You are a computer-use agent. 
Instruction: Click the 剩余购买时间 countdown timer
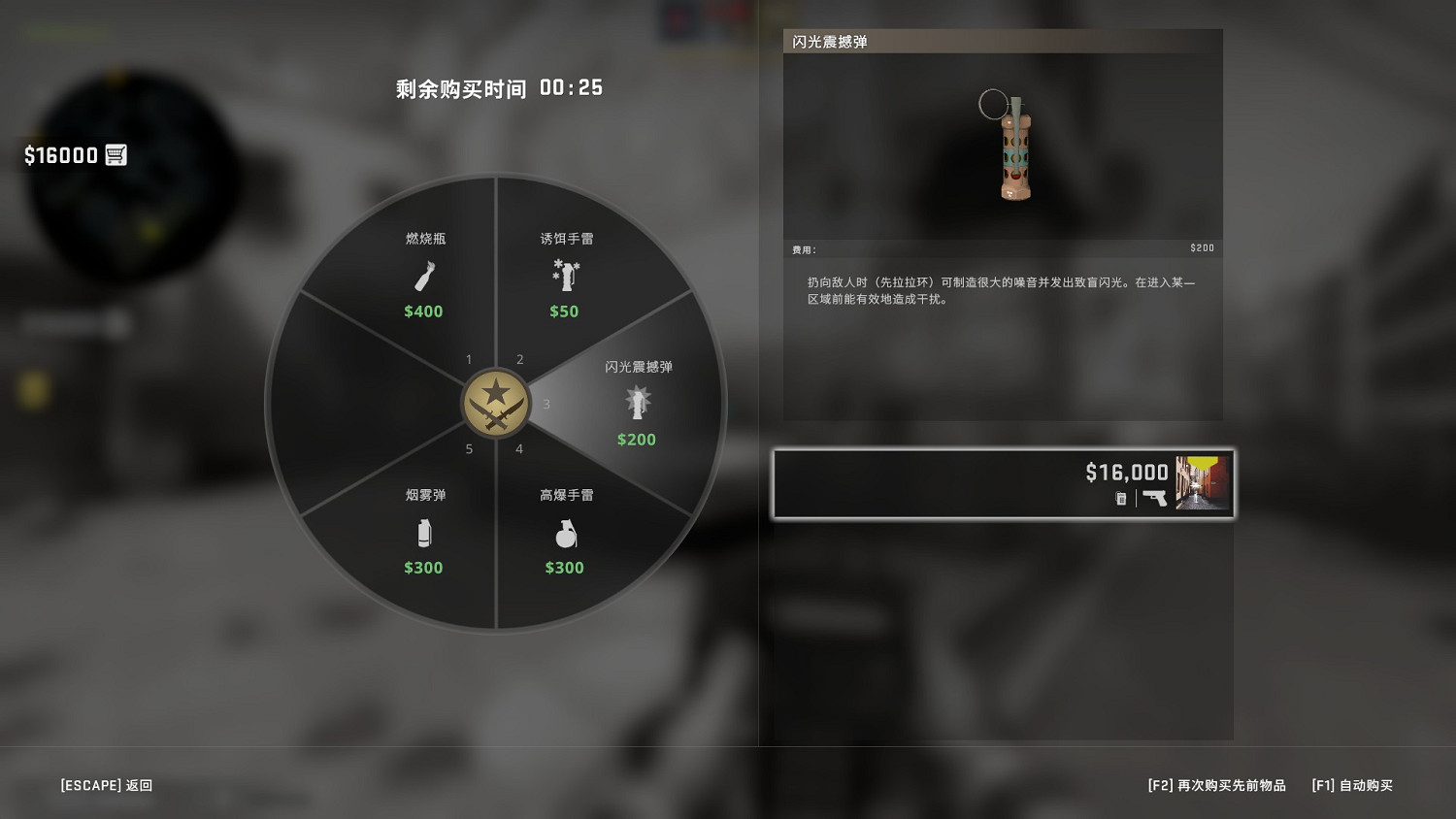[498, 87]
